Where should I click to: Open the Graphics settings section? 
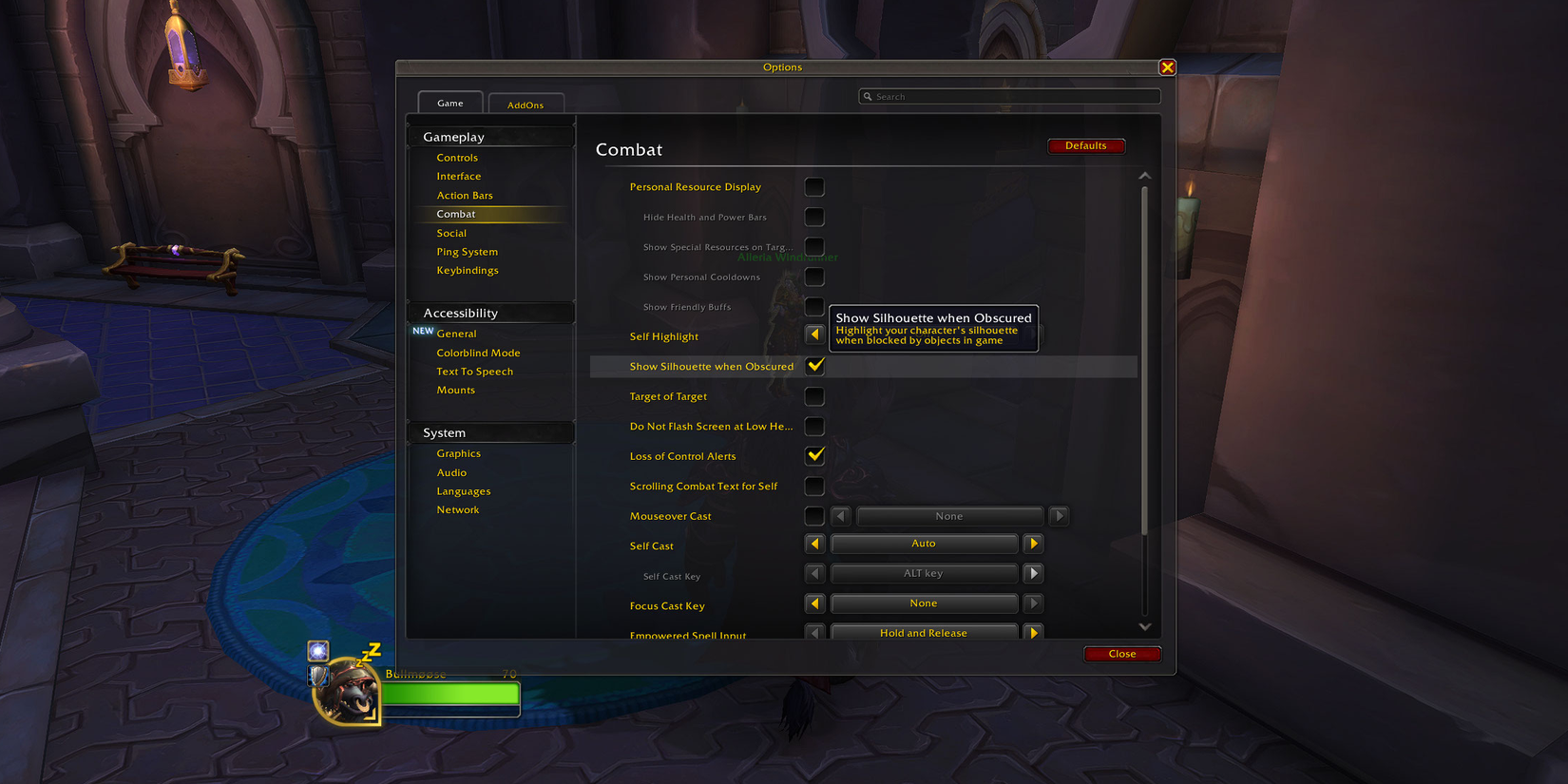(459, 453)
